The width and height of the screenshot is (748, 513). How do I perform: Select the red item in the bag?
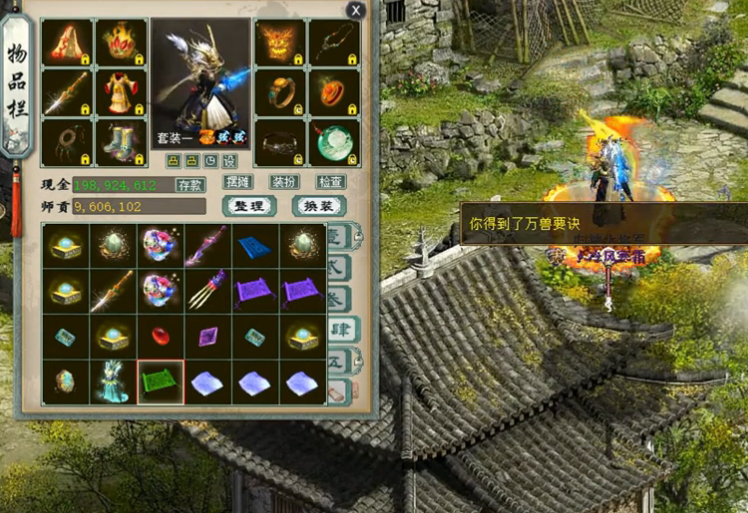point(161,336)
